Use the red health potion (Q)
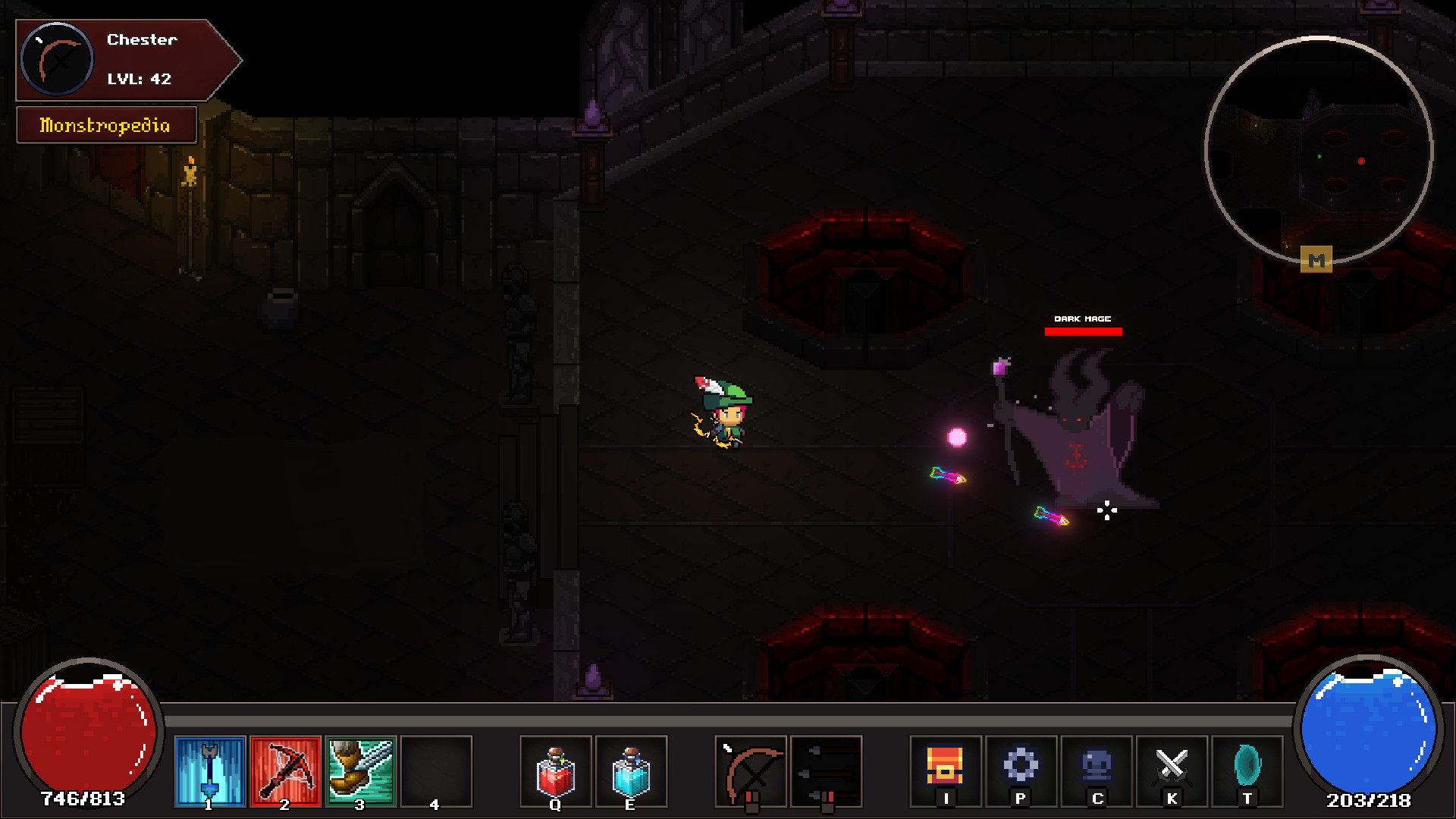This screenshot has width=1456, height=819. point(556,771)
